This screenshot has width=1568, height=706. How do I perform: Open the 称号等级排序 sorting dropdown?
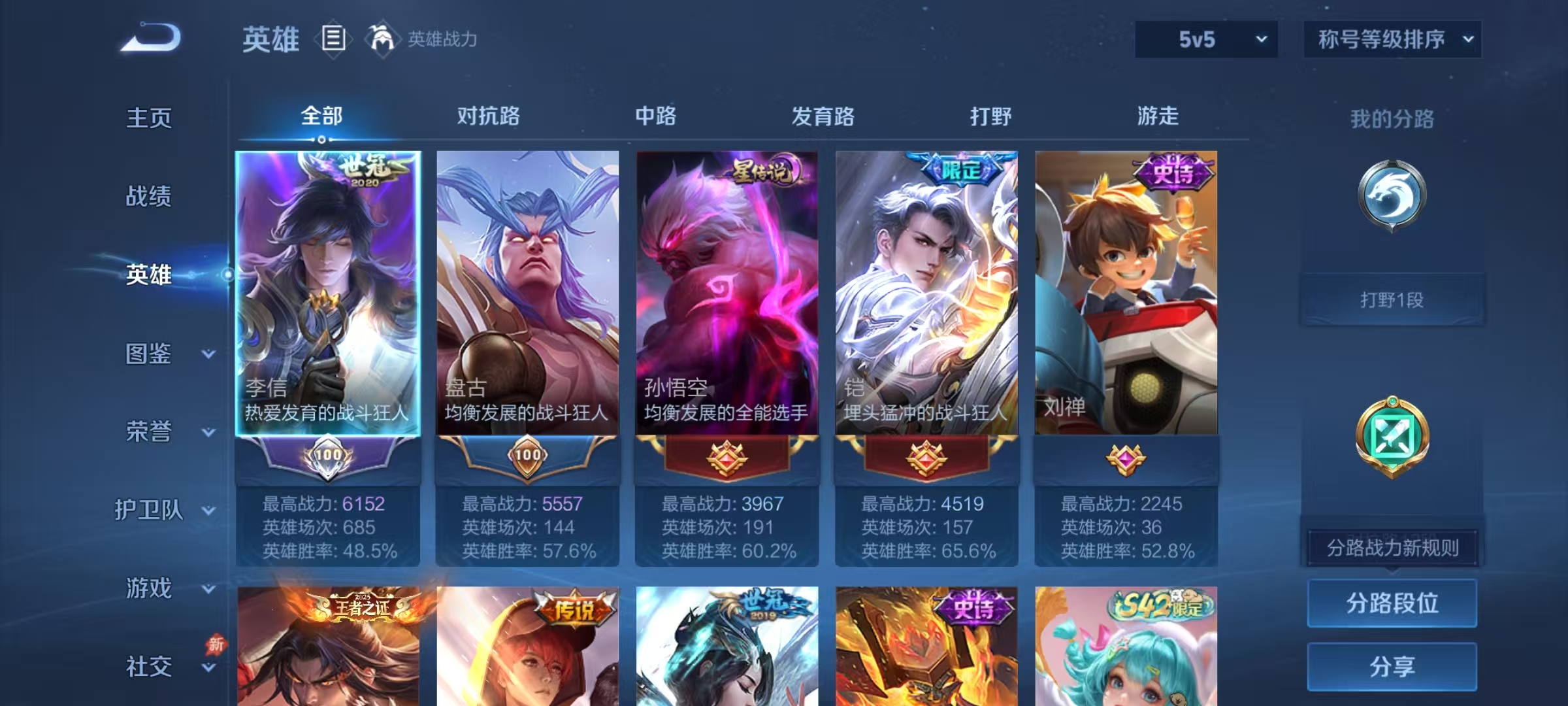click(x=1392, y=39)
